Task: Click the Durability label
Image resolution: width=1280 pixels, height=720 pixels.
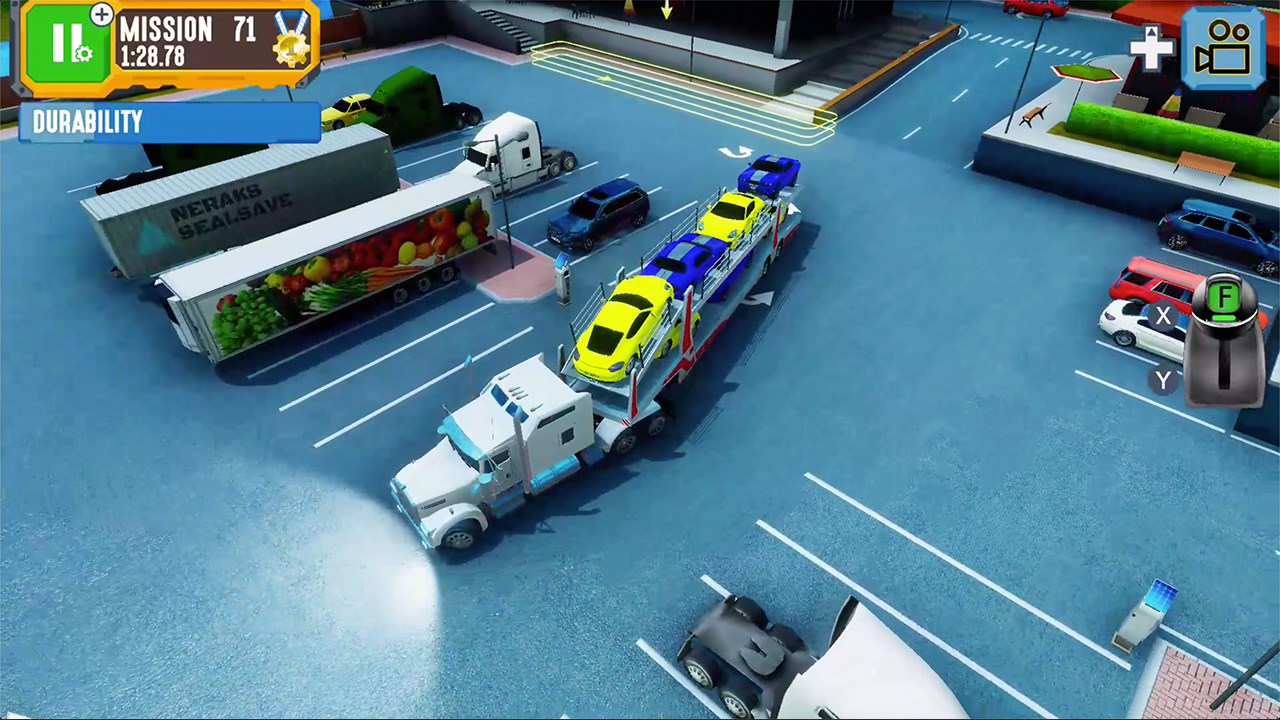Action: click(x=88, y=122)
